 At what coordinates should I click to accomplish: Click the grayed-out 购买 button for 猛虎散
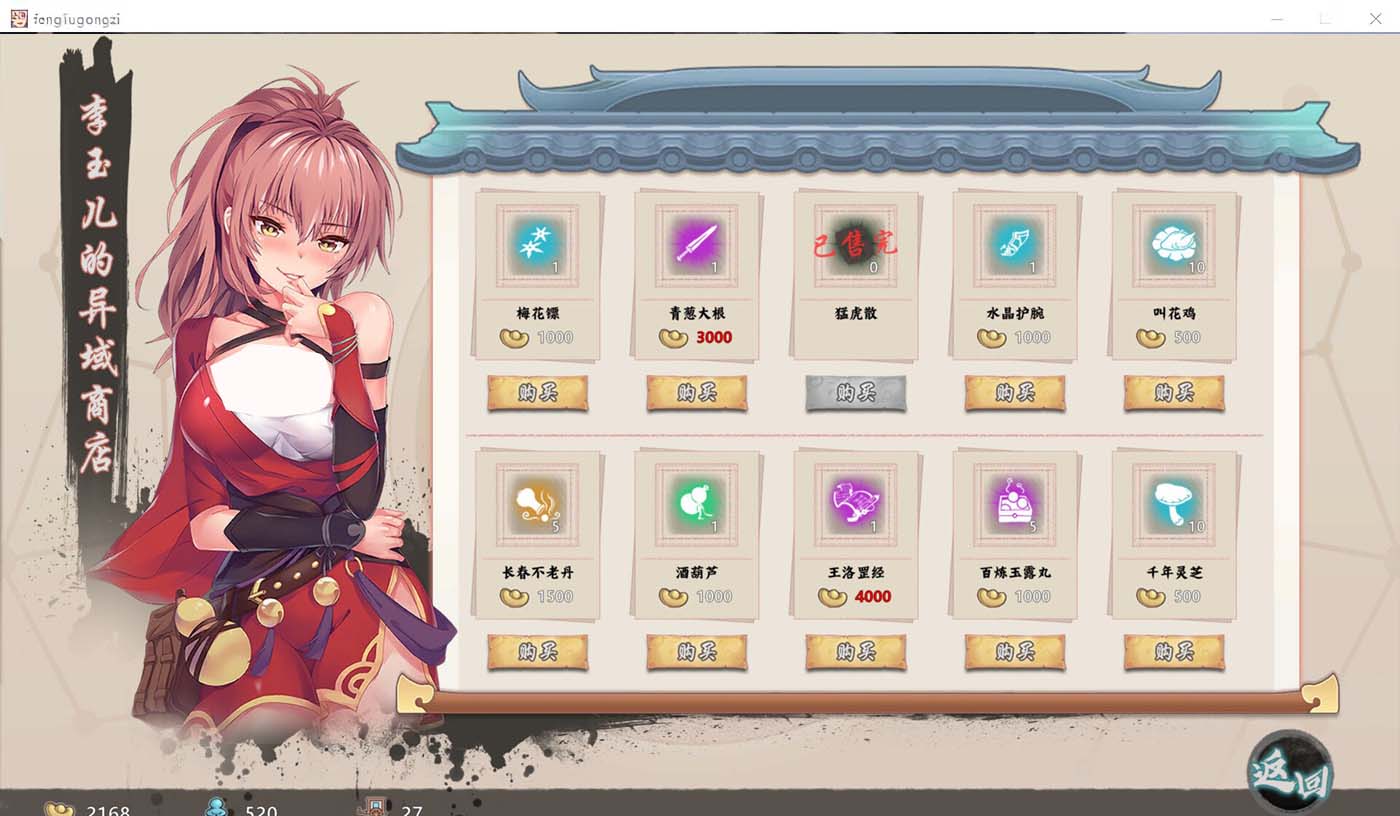click(x=855, y=393)
